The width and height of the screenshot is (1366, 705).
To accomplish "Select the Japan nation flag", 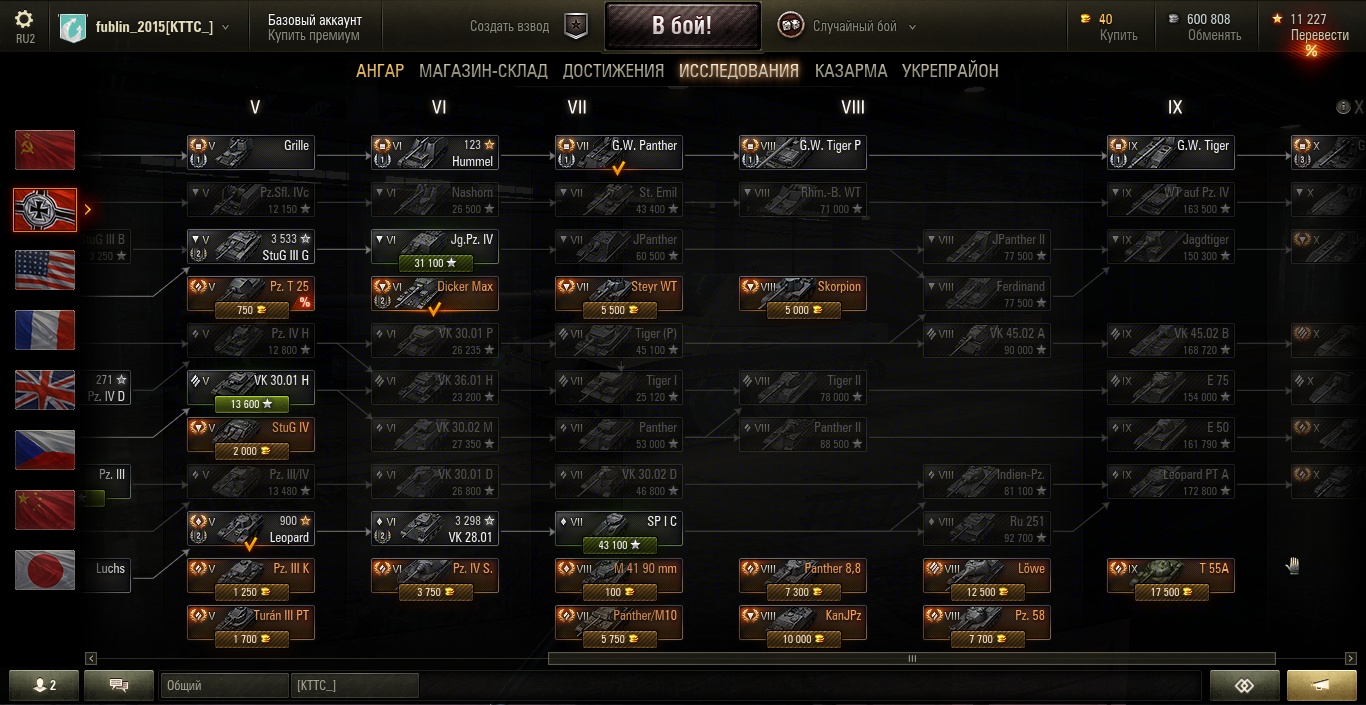I will tap(45, 570).
